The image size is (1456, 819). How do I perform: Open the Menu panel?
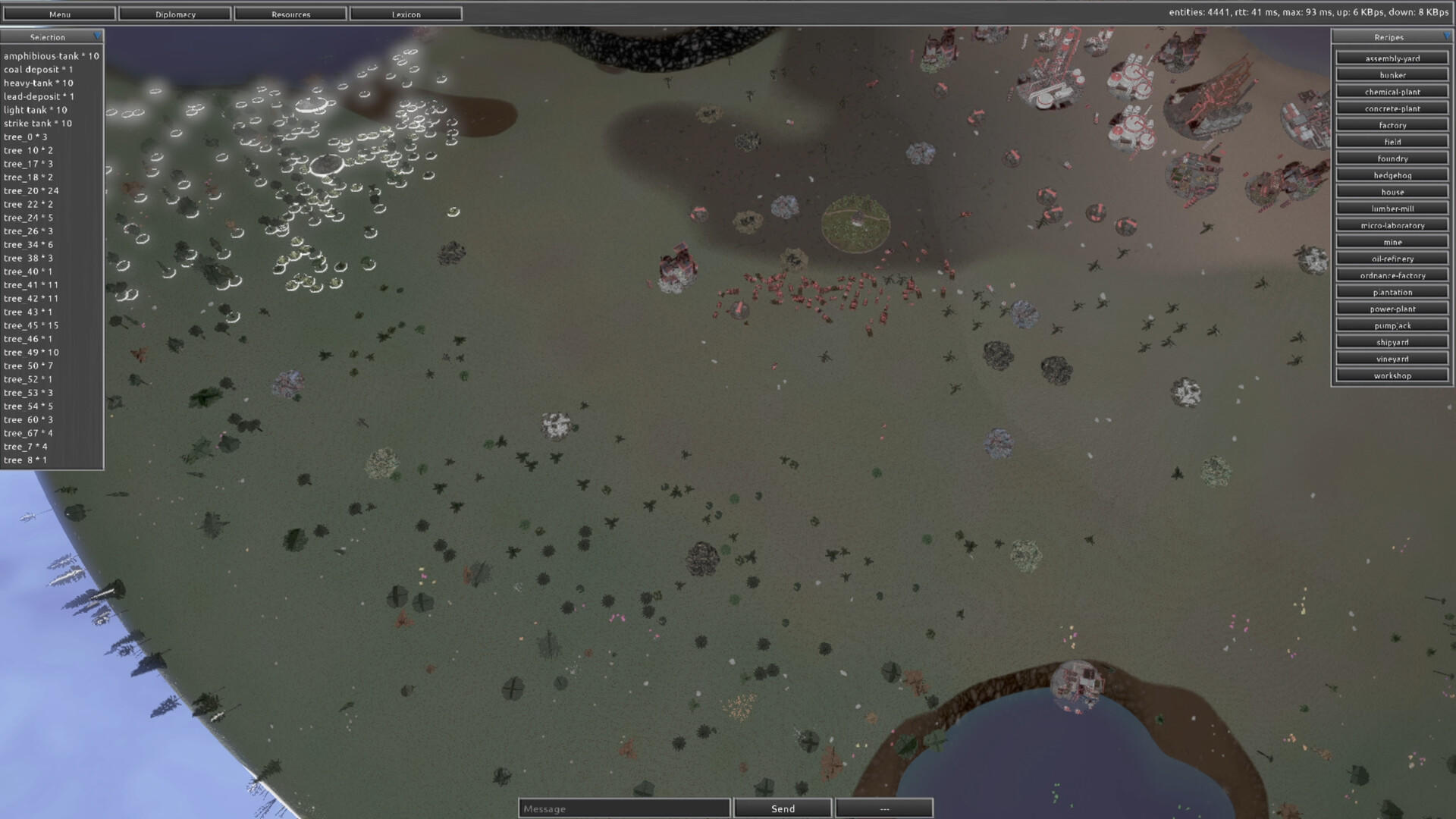click(59, 14)
